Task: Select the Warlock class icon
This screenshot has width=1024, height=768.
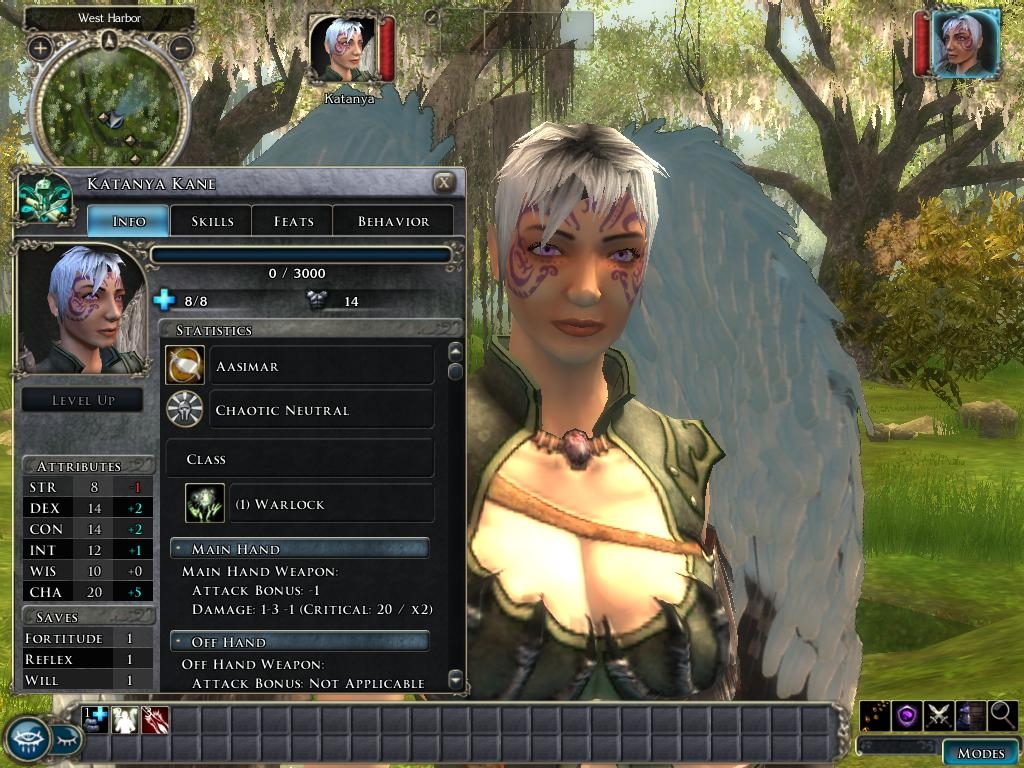Action: (x=205, y=503)
